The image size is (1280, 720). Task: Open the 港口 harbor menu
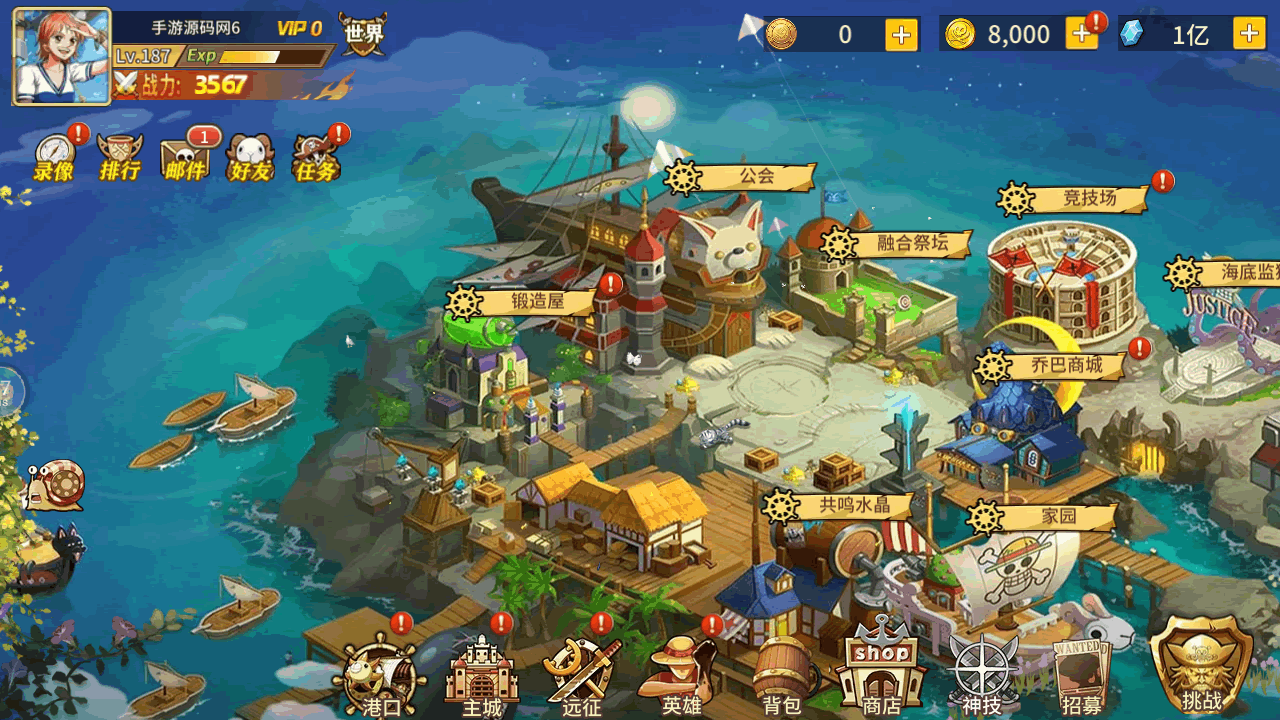pyautogui.click(x=382, y=676)
